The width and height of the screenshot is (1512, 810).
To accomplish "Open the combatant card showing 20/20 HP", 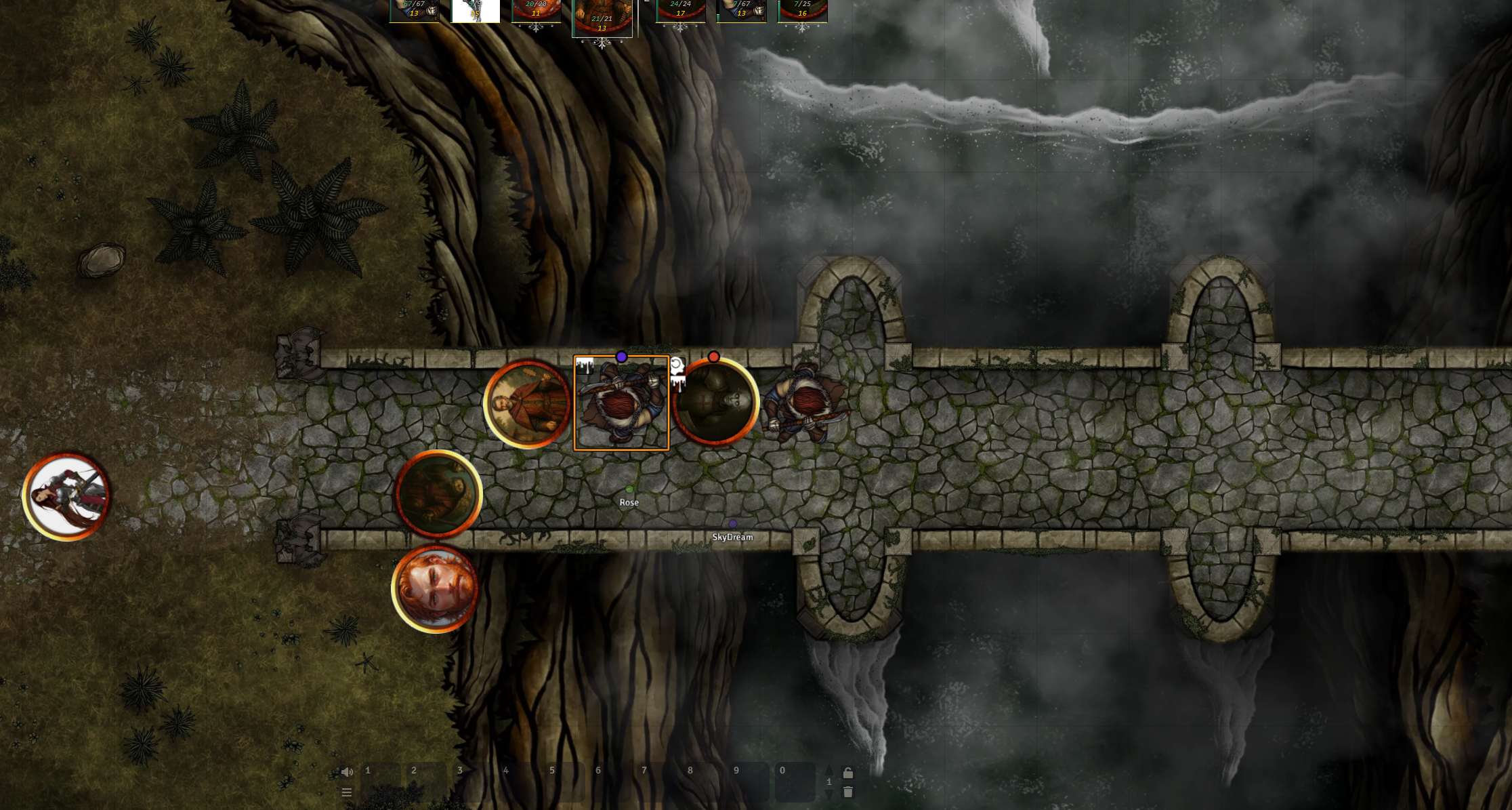I will click(536, 10).
